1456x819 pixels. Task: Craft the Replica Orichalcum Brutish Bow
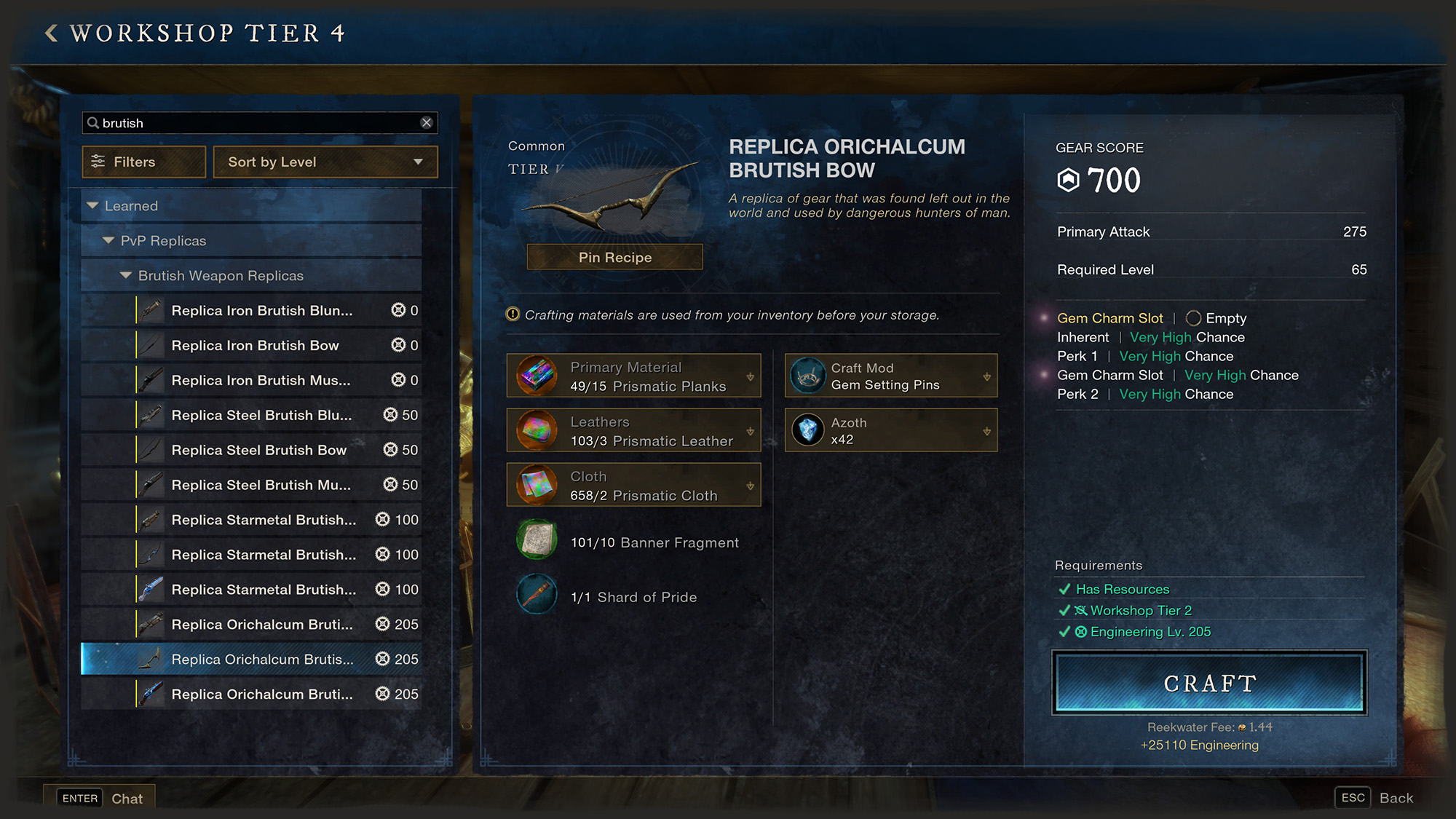tap(1209, 683)
